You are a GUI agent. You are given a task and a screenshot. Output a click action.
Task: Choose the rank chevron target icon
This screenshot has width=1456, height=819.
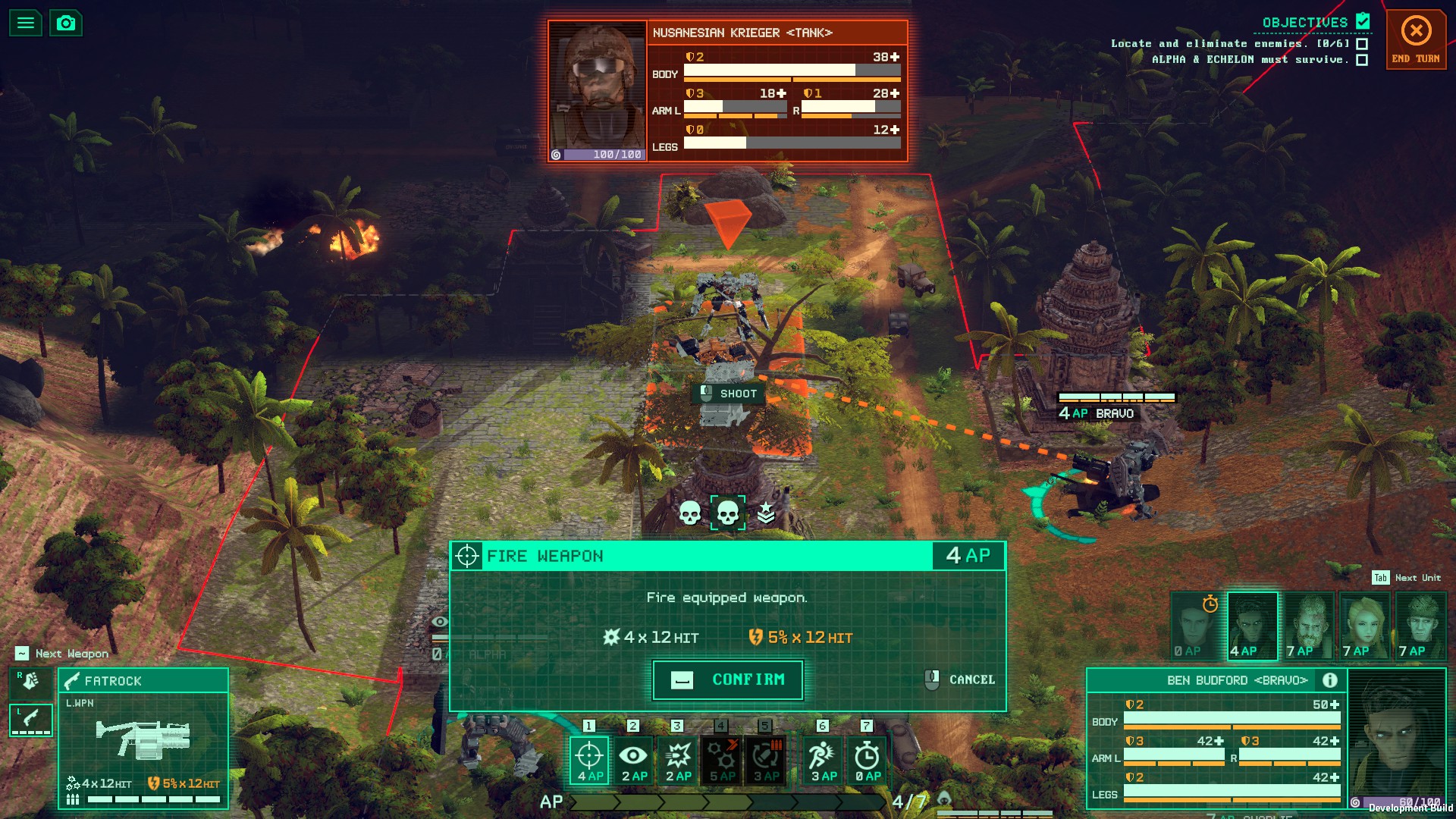(x=766, y=513)
